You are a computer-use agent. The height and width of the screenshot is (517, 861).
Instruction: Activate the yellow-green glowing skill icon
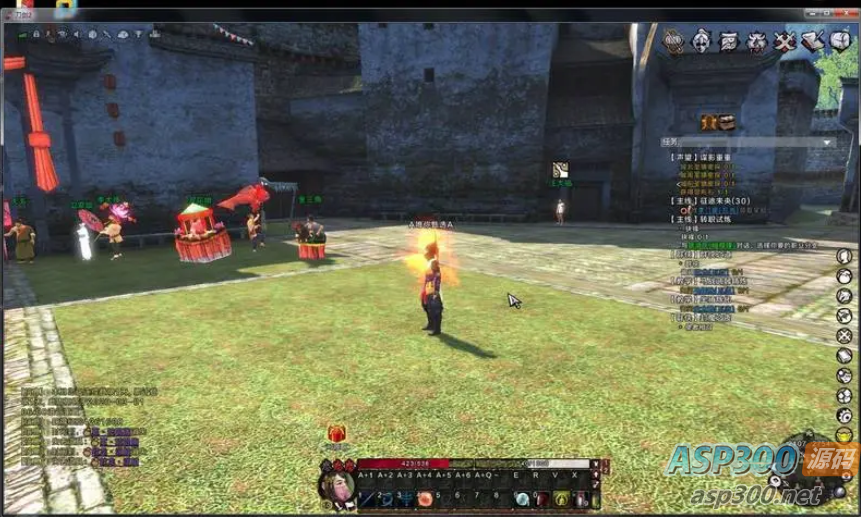tap(563, 498)
